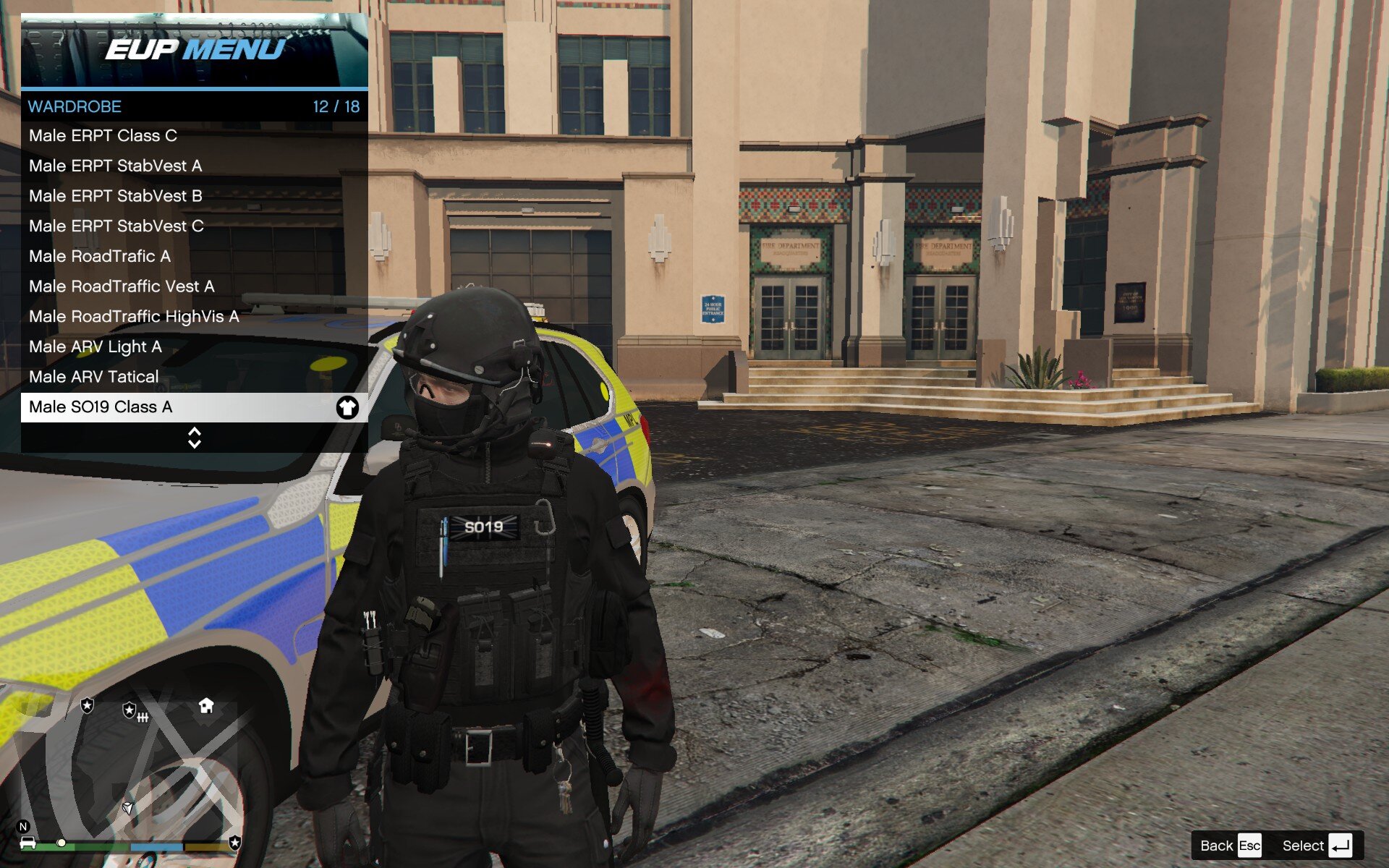Choose the Male RoadTrafic A outfit

(x=194, y=256)
